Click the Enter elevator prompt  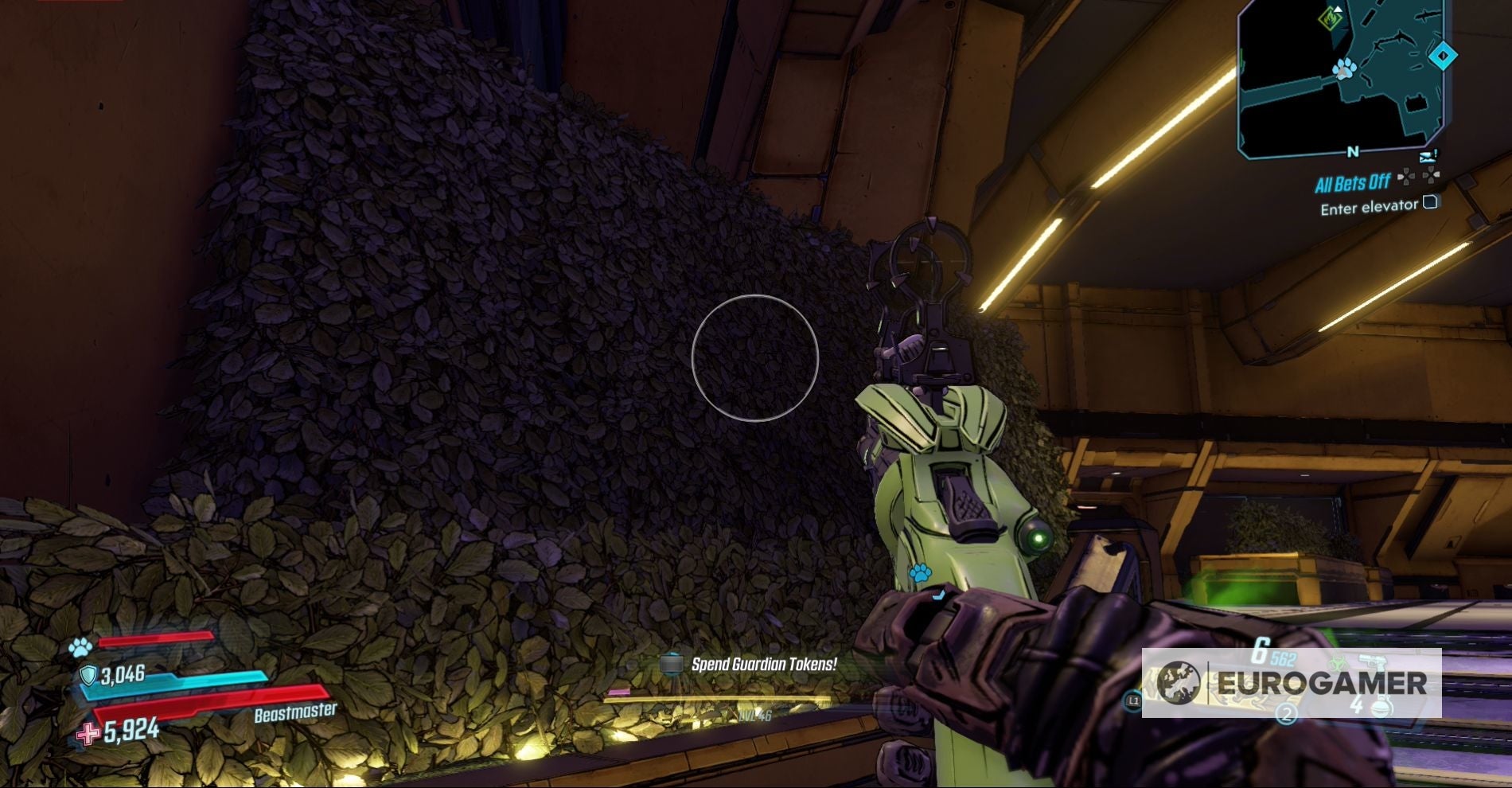pos(1370,208)
